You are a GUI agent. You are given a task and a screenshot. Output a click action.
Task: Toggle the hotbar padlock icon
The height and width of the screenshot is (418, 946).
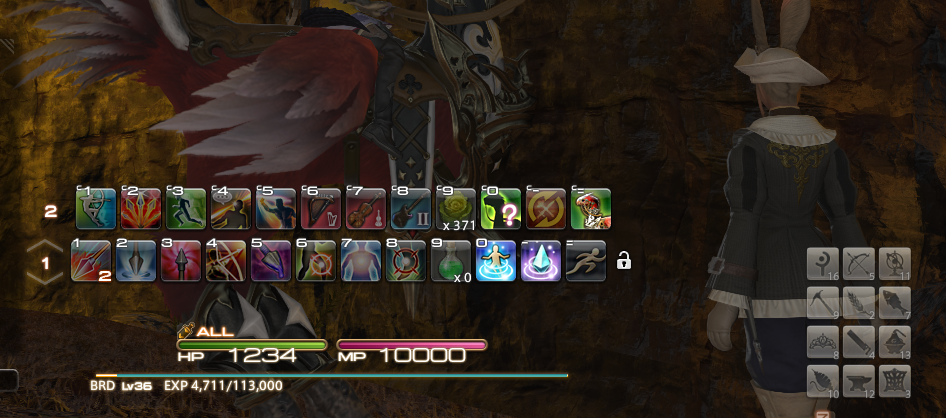pos(624,262)
